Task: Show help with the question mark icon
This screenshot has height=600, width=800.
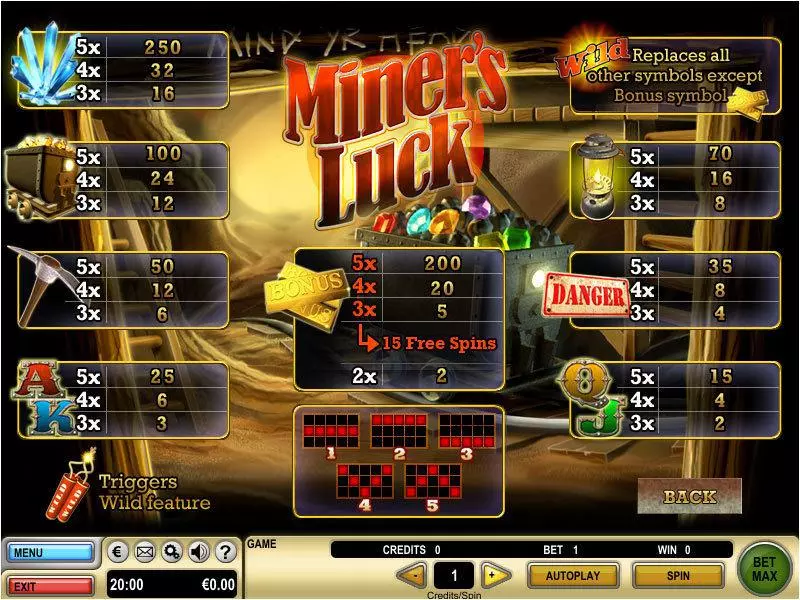Action: (225, 552)
